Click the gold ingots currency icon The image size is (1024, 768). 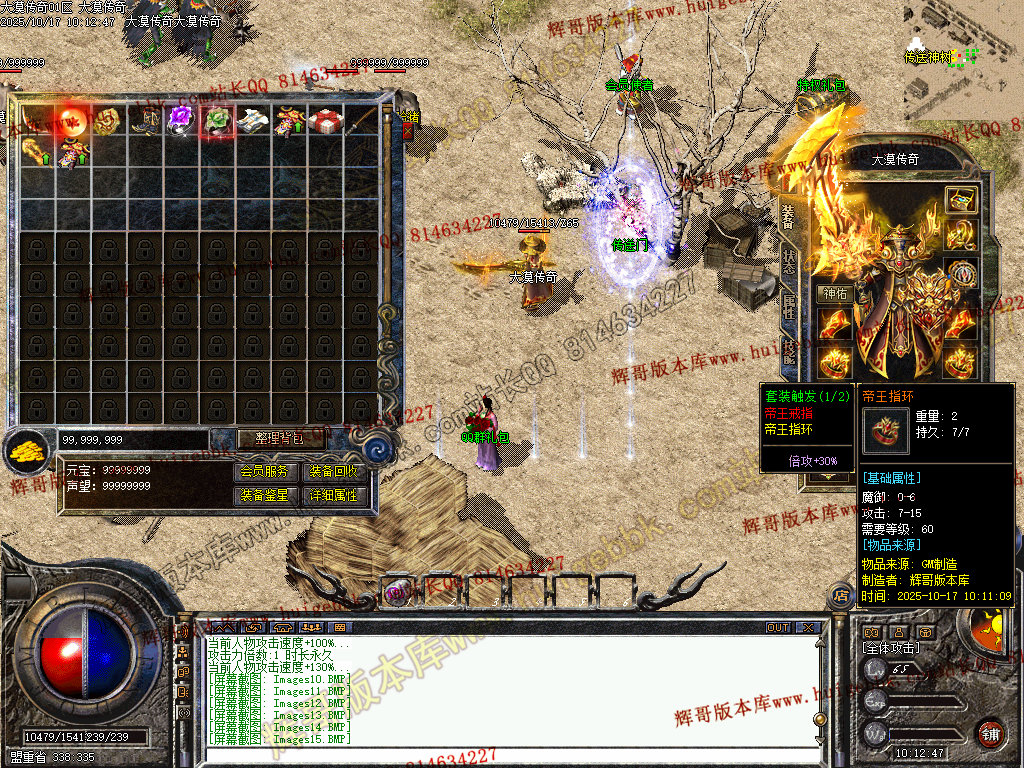pyautogui.click(x=27, y=451)
